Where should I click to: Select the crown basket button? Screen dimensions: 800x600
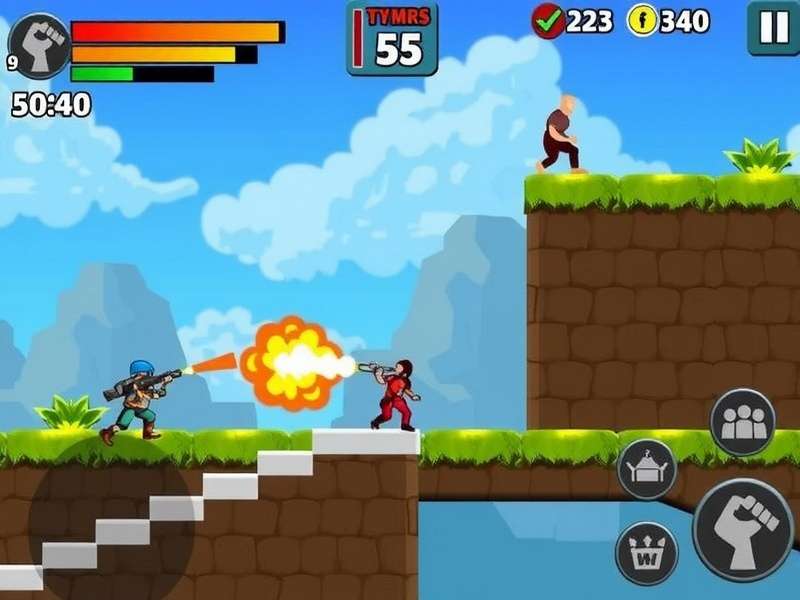pos(646,552)
